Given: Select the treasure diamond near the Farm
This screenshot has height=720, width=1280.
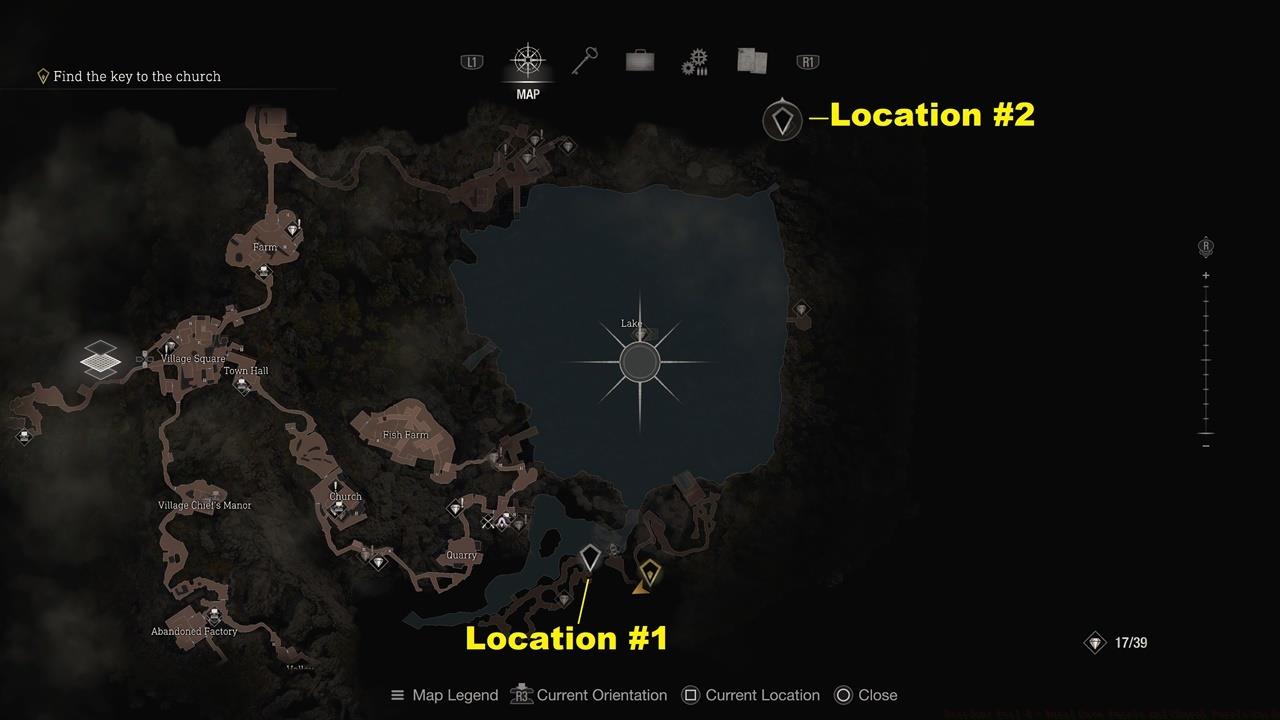Looking at the screenshot, I should click(x=293, y=228).
